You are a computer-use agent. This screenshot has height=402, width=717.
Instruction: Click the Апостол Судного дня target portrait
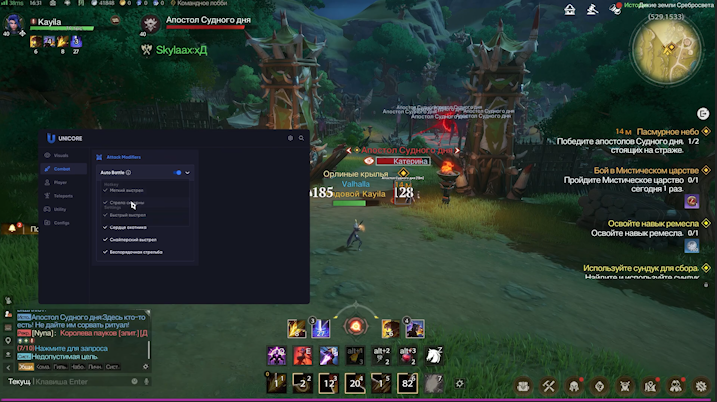(150, 24)
